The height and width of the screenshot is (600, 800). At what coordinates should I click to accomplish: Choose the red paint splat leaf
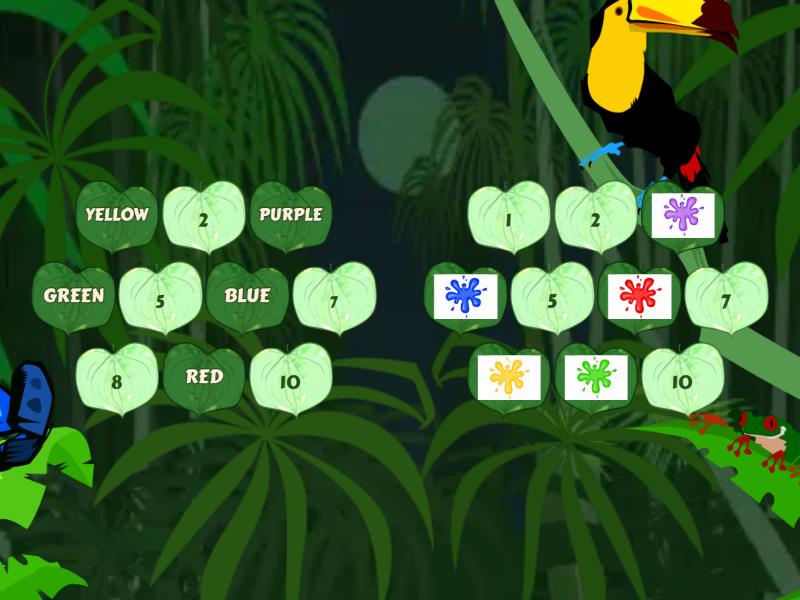[x=638, y=298]
